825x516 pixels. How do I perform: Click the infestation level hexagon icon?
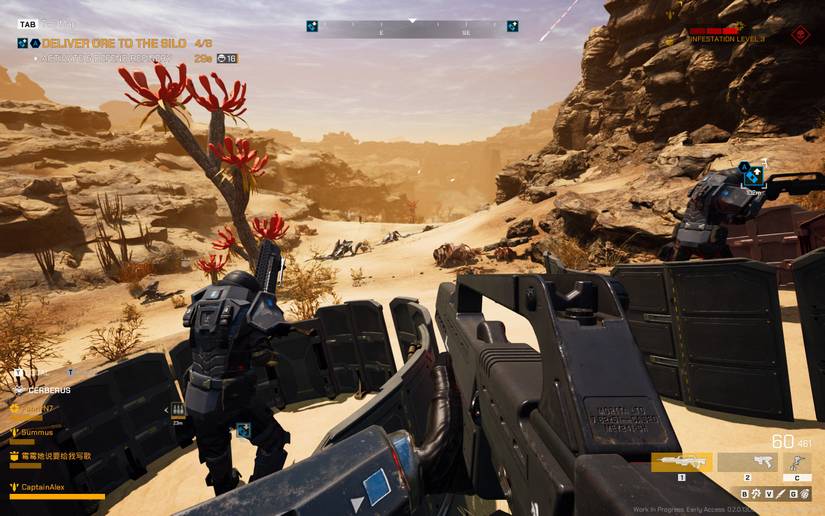tap(799, 35)
